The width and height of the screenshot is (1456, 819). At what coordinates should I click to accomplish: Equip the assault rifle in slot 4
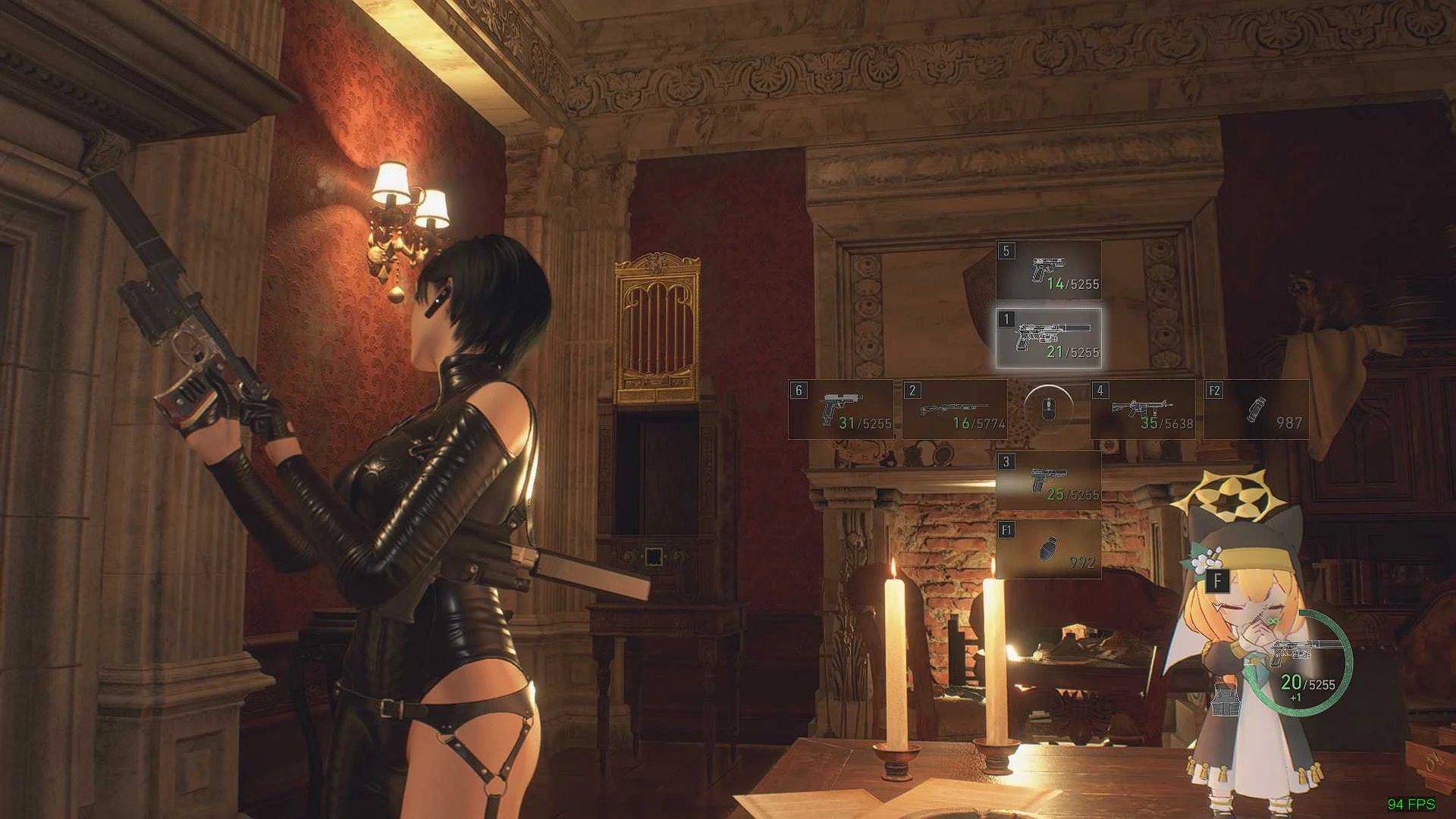click(1143, 410)
